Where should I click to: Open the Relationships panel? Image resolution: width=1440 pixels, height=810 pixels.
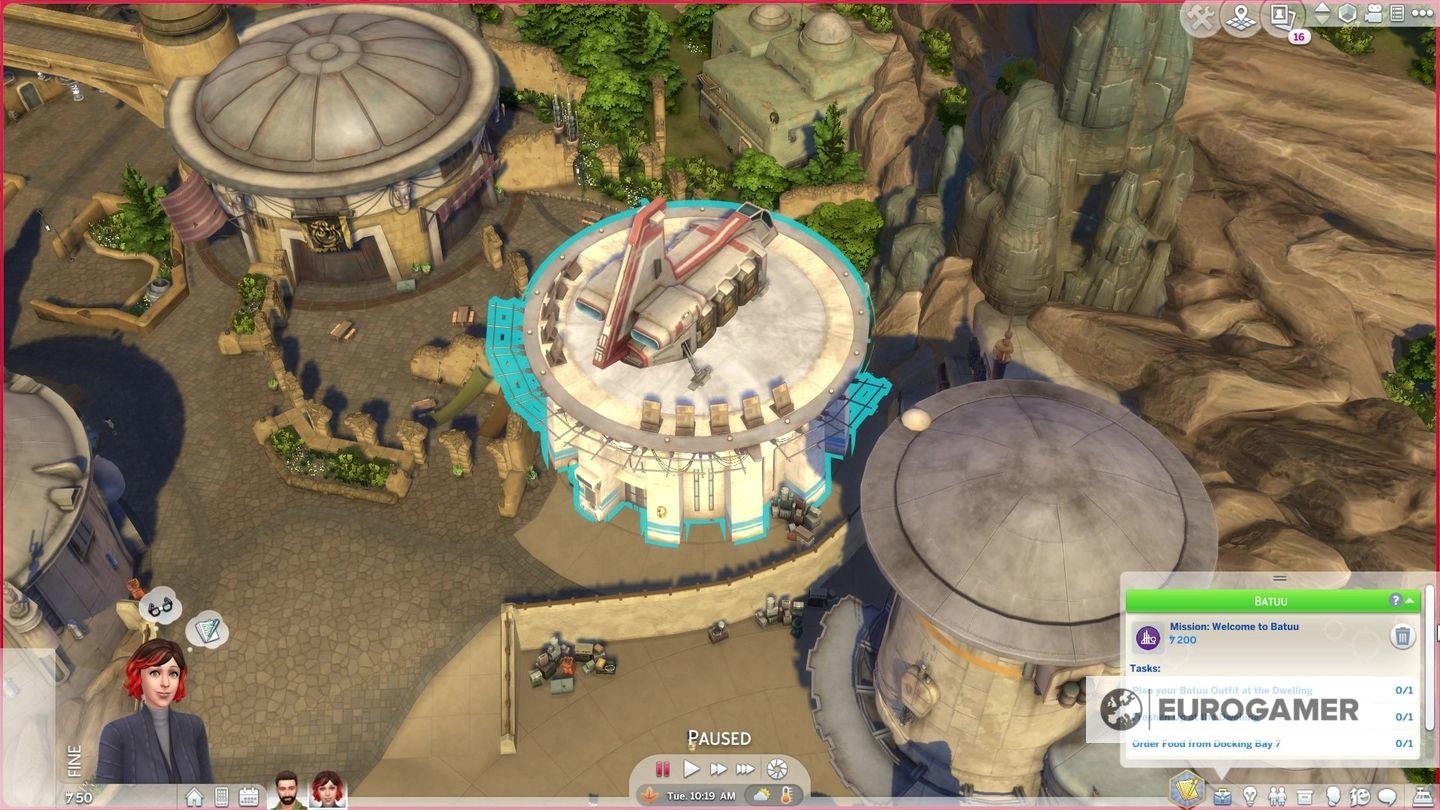[x=1277, y=796]
